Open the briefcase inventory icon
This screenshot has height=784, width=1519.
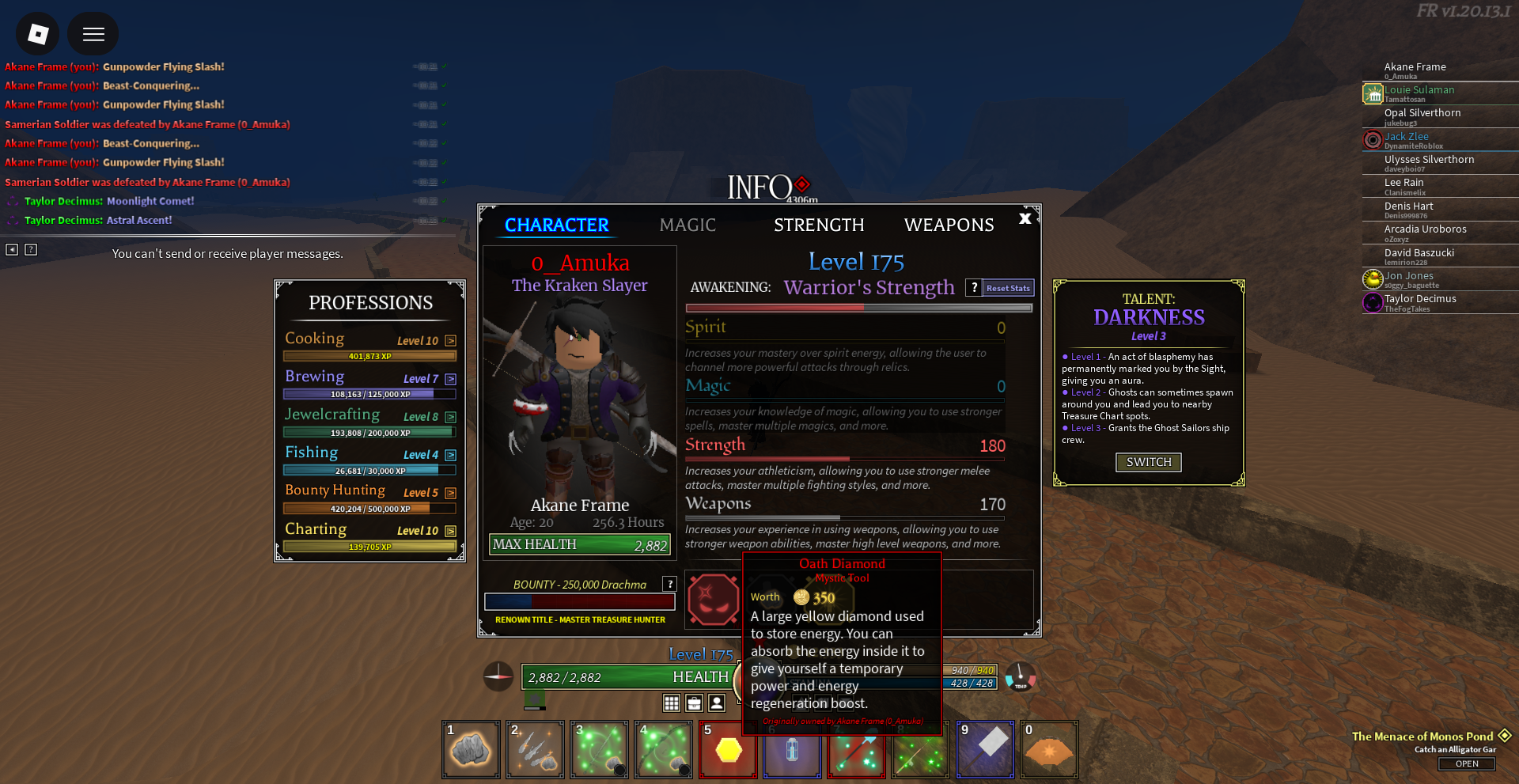695,703
